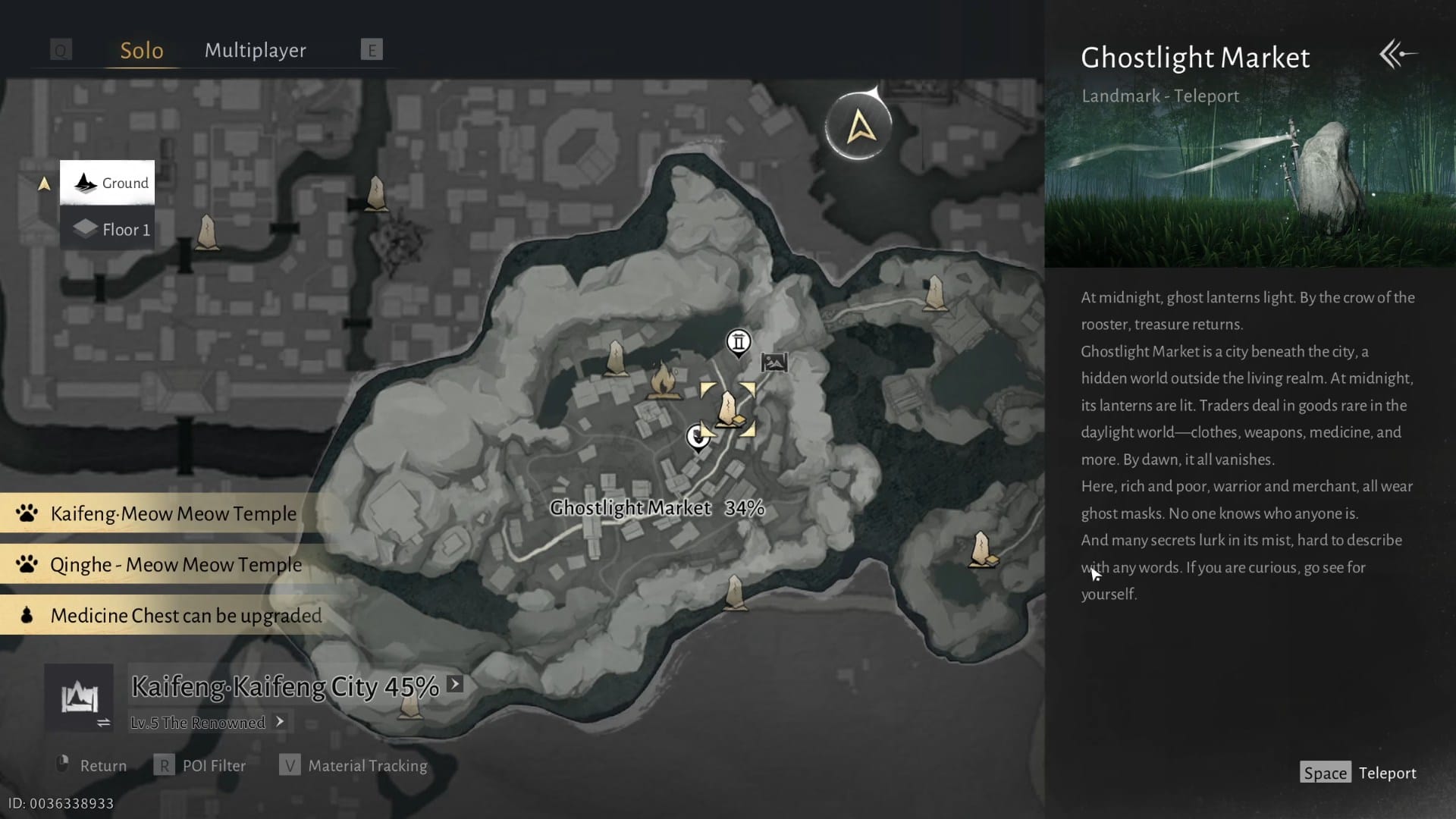1456x819 pixels.
Task: Expand Kaifeng City 45% exploration details
Action: coord(454,684)
